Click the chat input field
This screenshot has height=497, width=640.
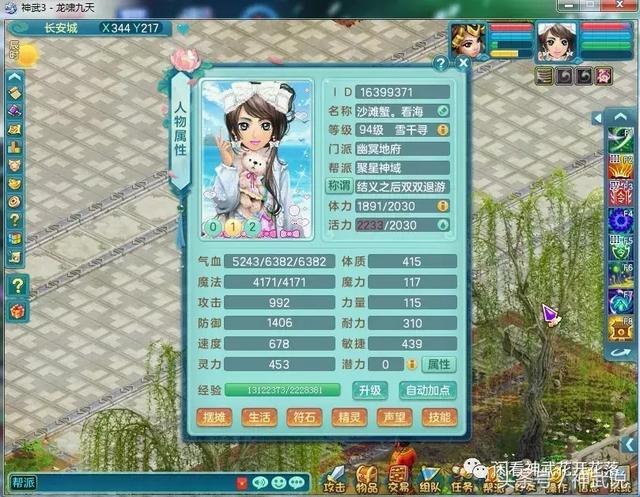120,483
